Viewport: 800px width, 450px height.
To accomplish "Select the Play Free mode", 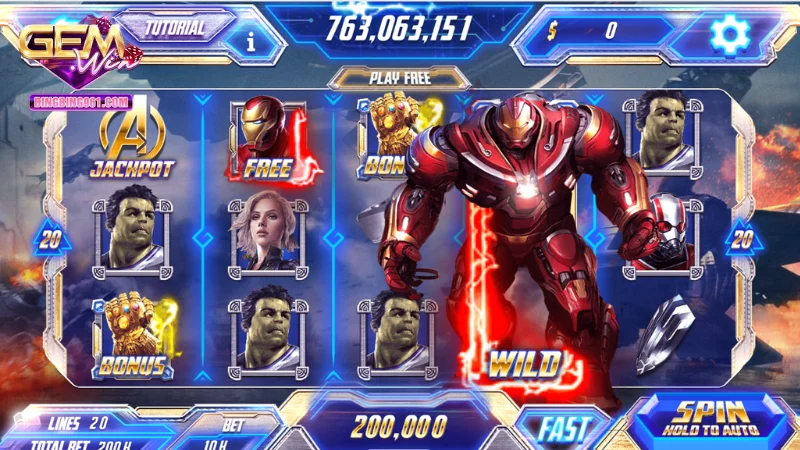I will click(x=399, y=78).
